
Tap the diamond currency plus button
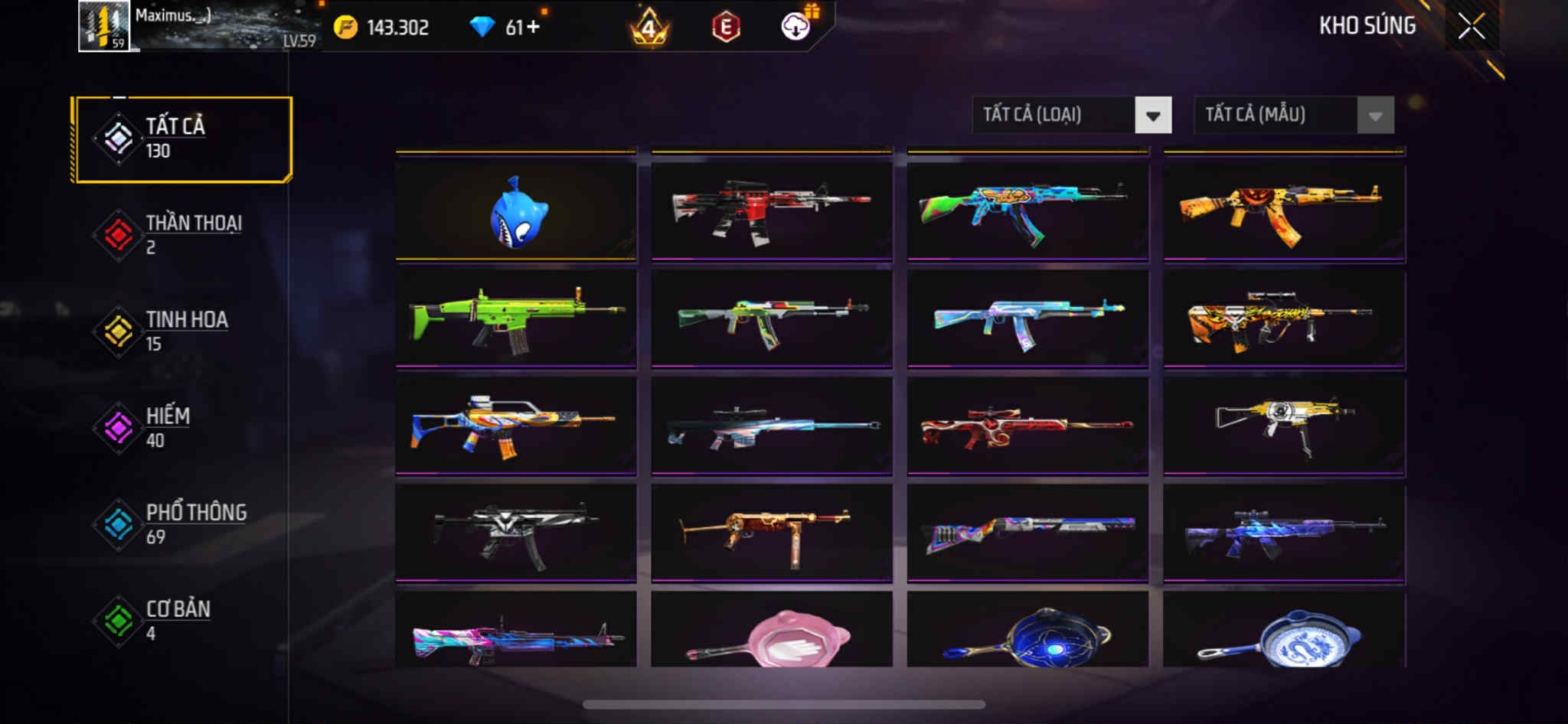[533, 28]
